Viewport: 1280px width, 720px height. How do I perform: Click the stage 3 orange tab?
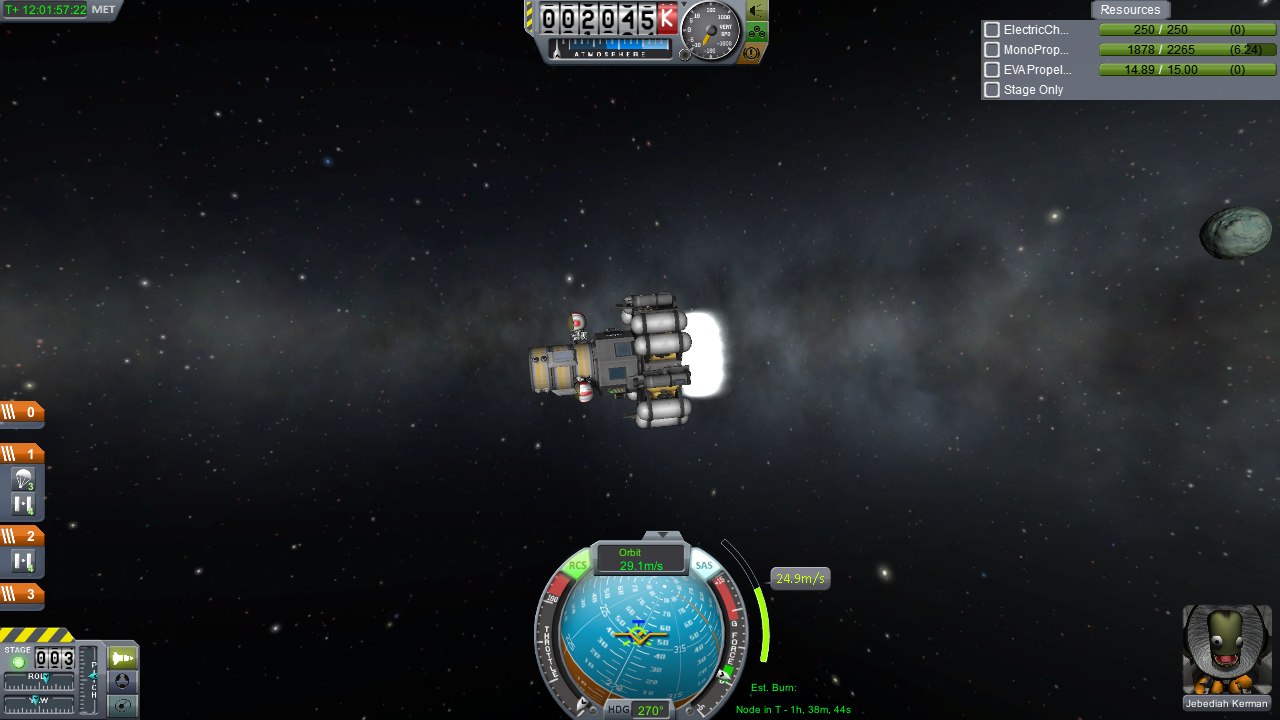point(22,594)
